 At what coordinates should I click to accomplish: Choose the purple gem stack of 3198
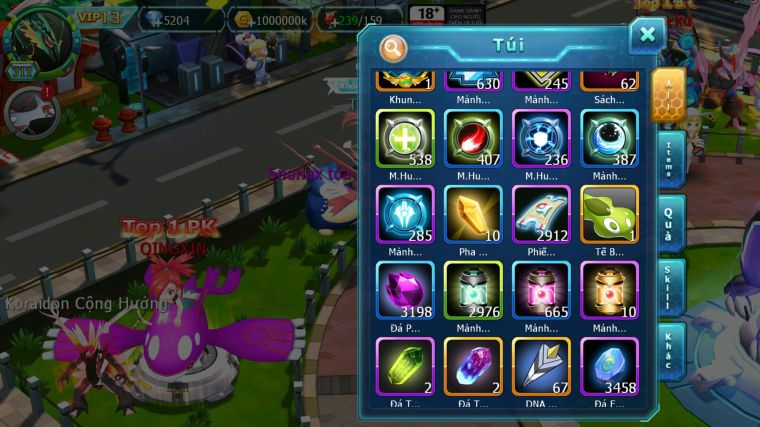pos(405,290)
